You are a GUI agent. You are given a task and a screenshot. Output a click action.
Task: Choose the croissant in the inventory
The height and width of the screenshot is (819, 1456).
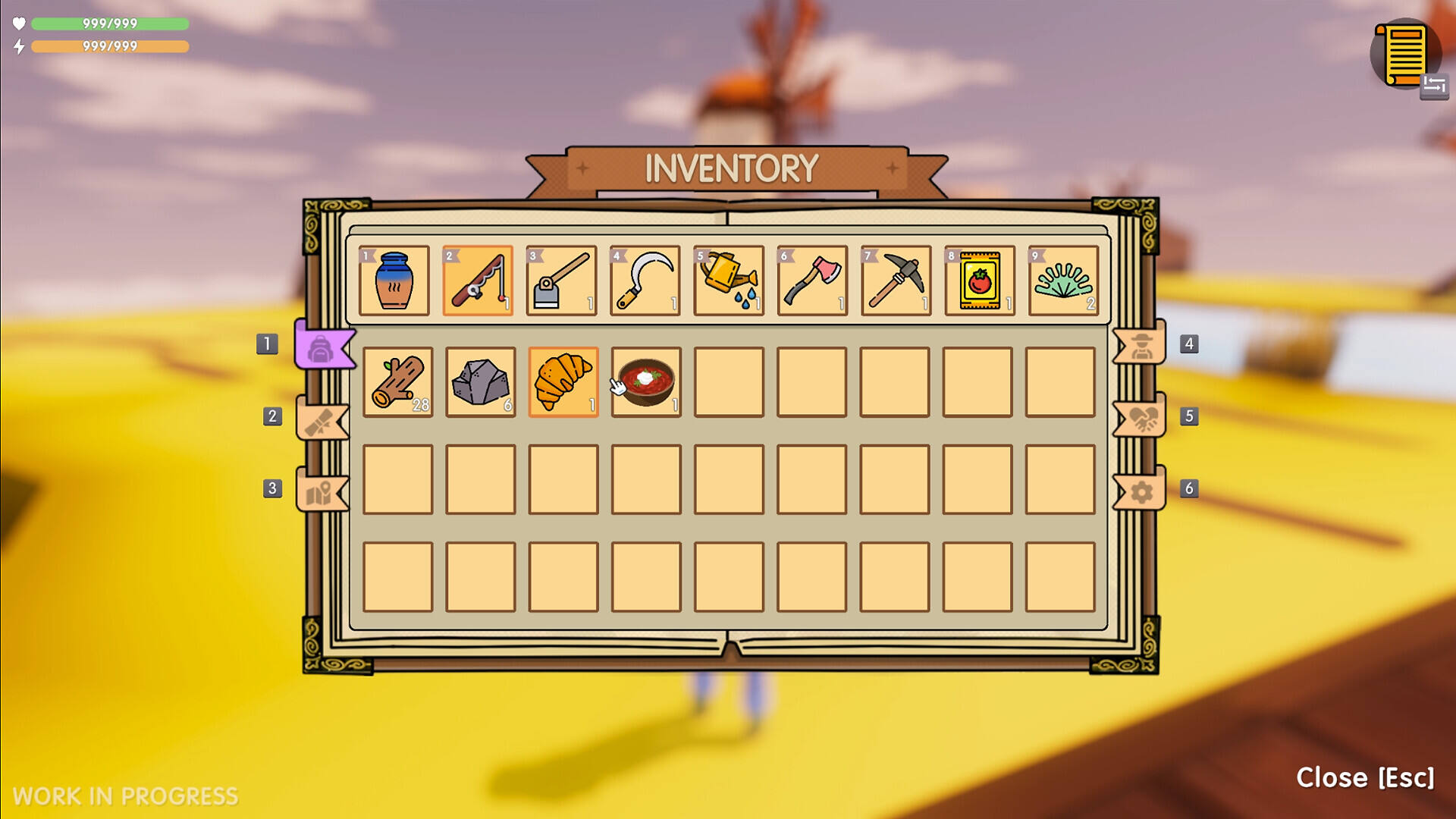[563, 382]
